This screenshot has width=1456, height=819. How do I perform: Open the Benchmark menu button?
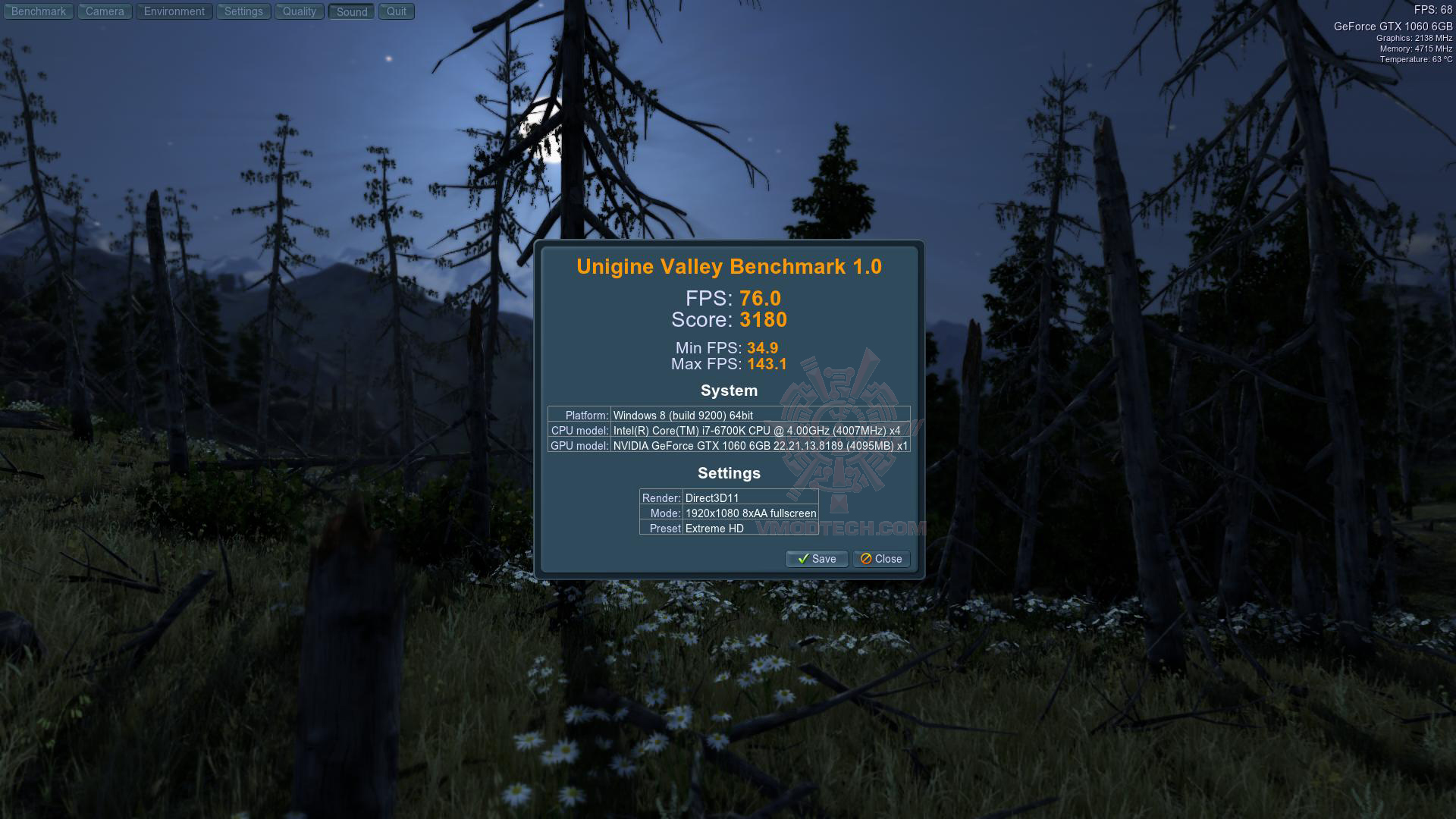coord(39,11)
